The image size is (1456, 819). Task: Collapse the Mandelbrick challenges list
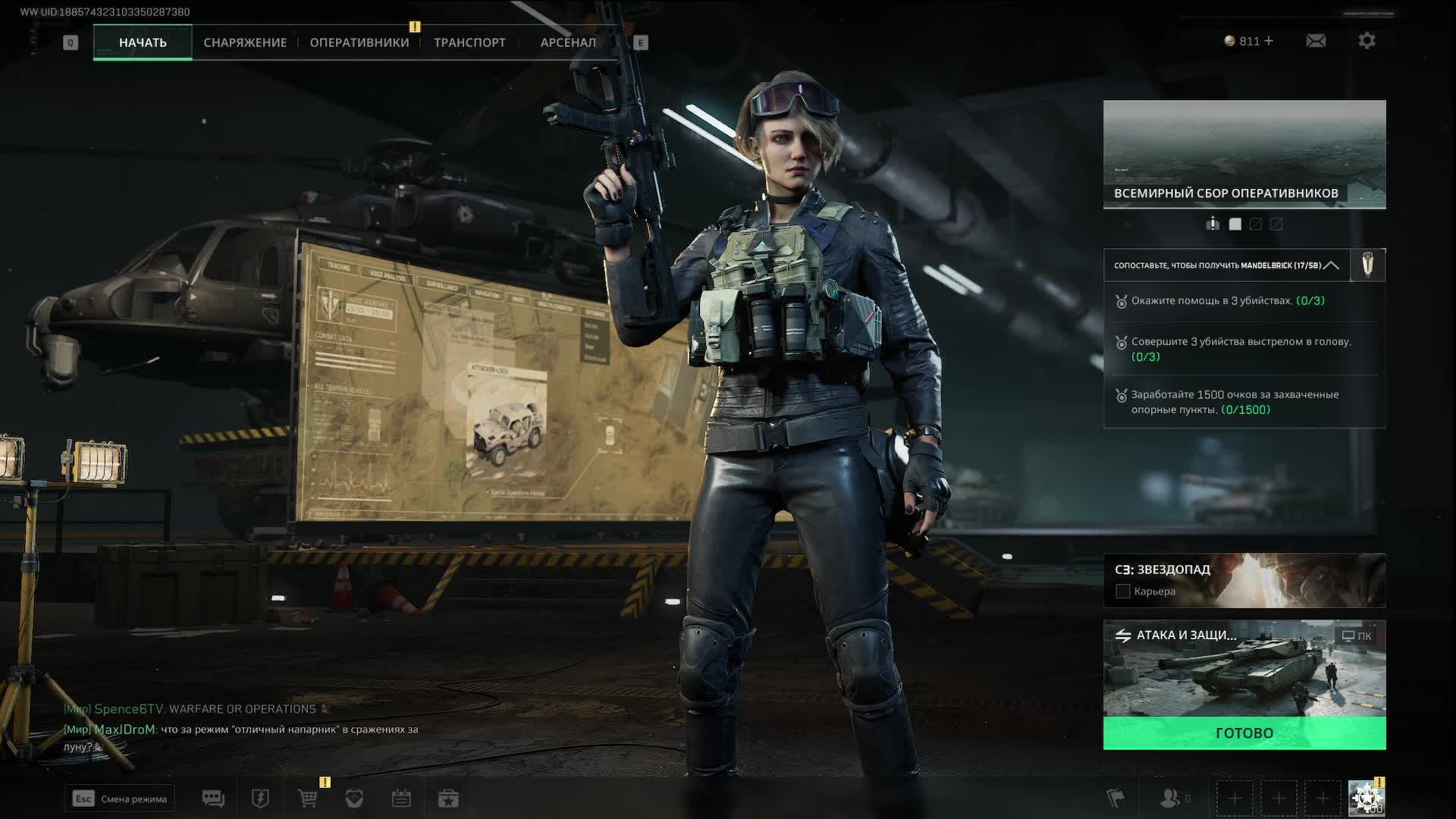(x=1331, y=265)
